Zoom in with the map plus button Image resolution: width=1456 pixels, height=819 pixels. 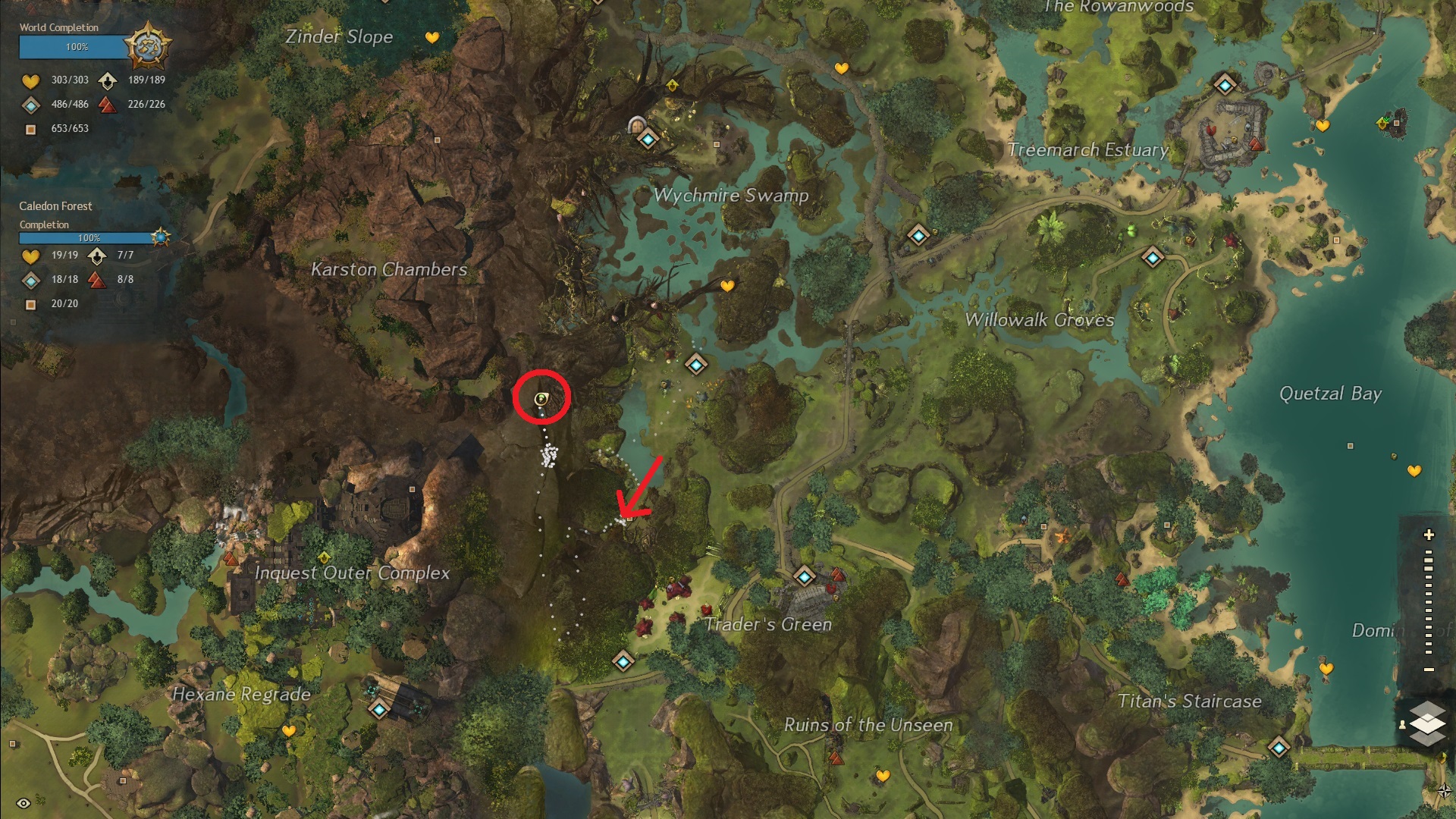click(x=1429, y=535)
